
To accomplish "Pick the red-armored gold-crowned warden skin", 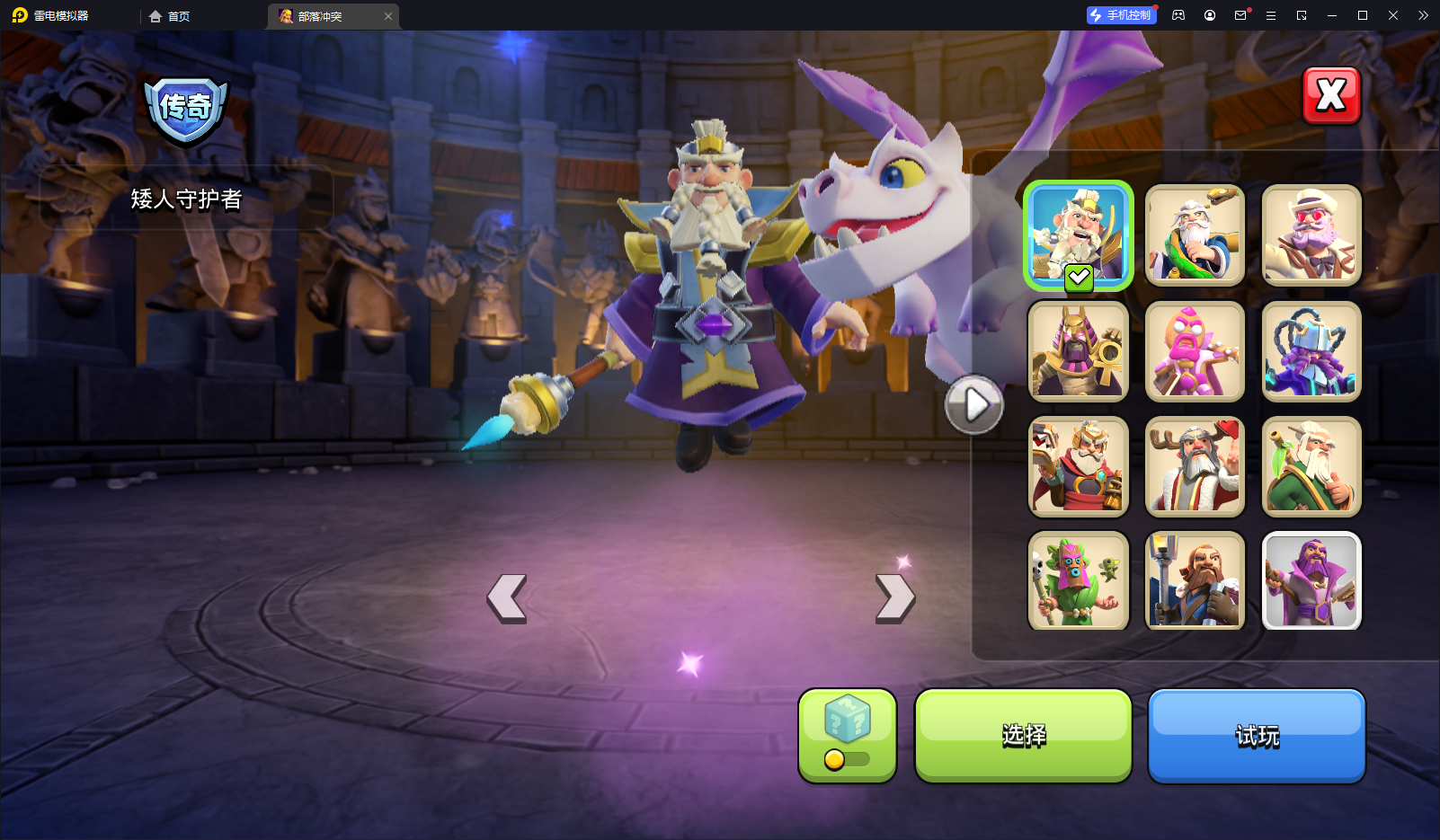I will click(x=1078, y=466).
